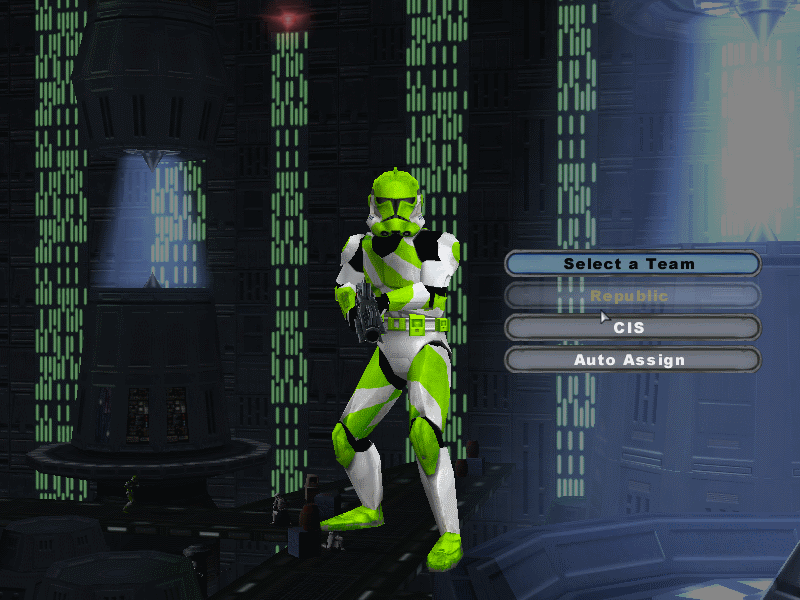This screenshot has width=800, height=600.
Task: Pick Auto Assign for team selection
Action: pos(631,360)
